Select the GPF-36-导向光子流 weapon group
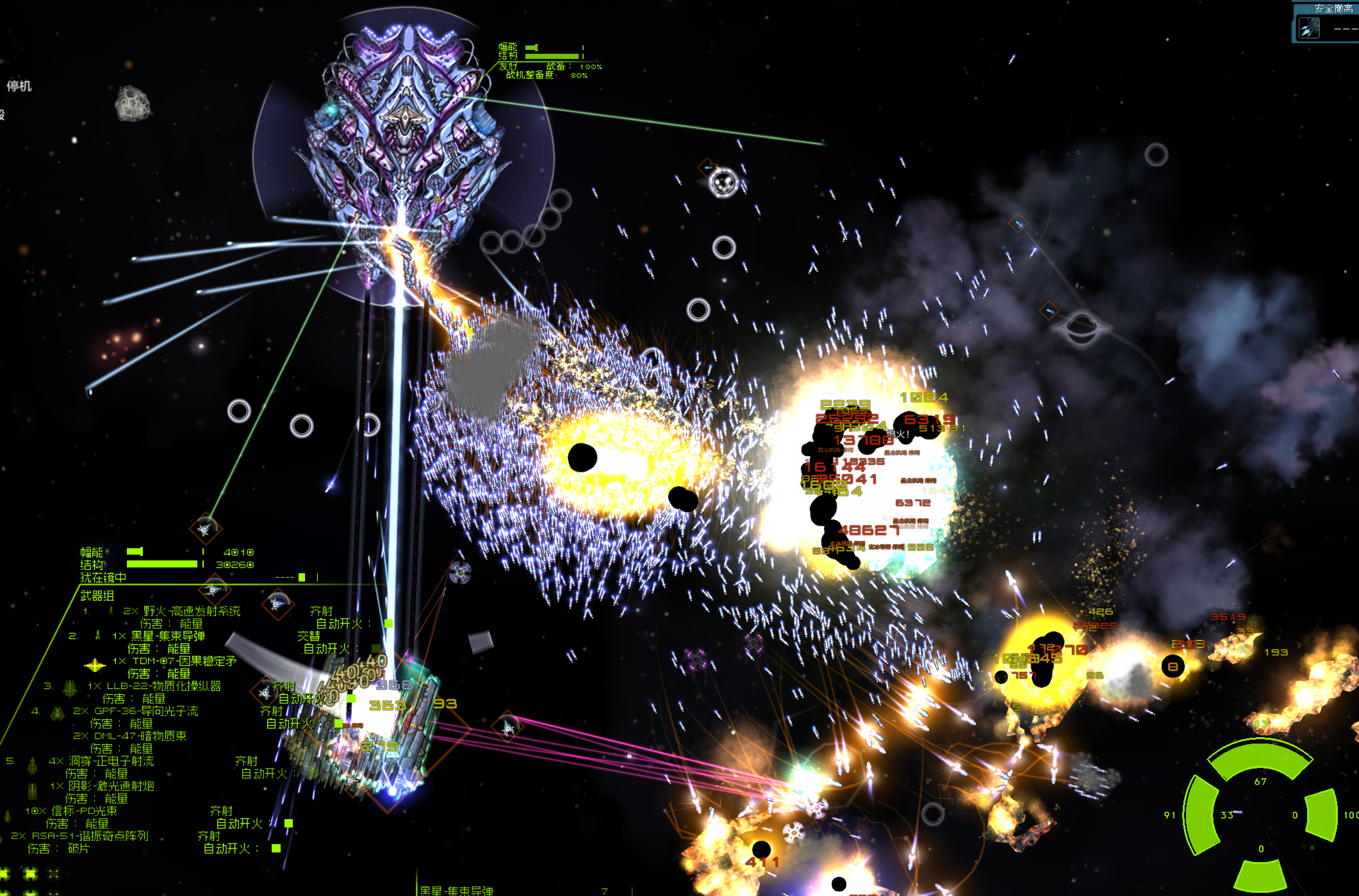1359x896 pixels. (x=146, y=711)
